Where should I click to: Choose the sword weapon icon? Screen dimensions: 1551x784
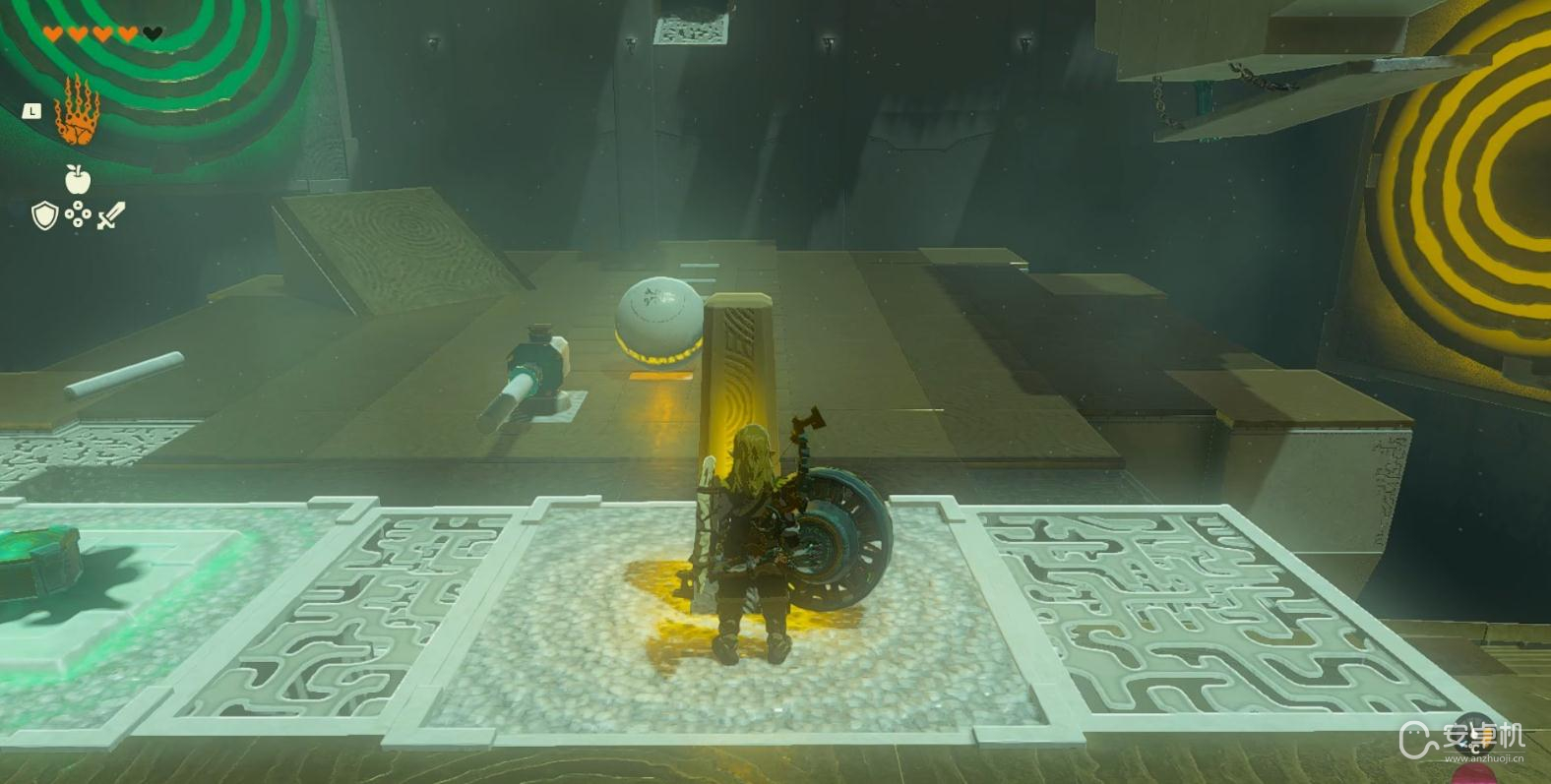point(111,215)
